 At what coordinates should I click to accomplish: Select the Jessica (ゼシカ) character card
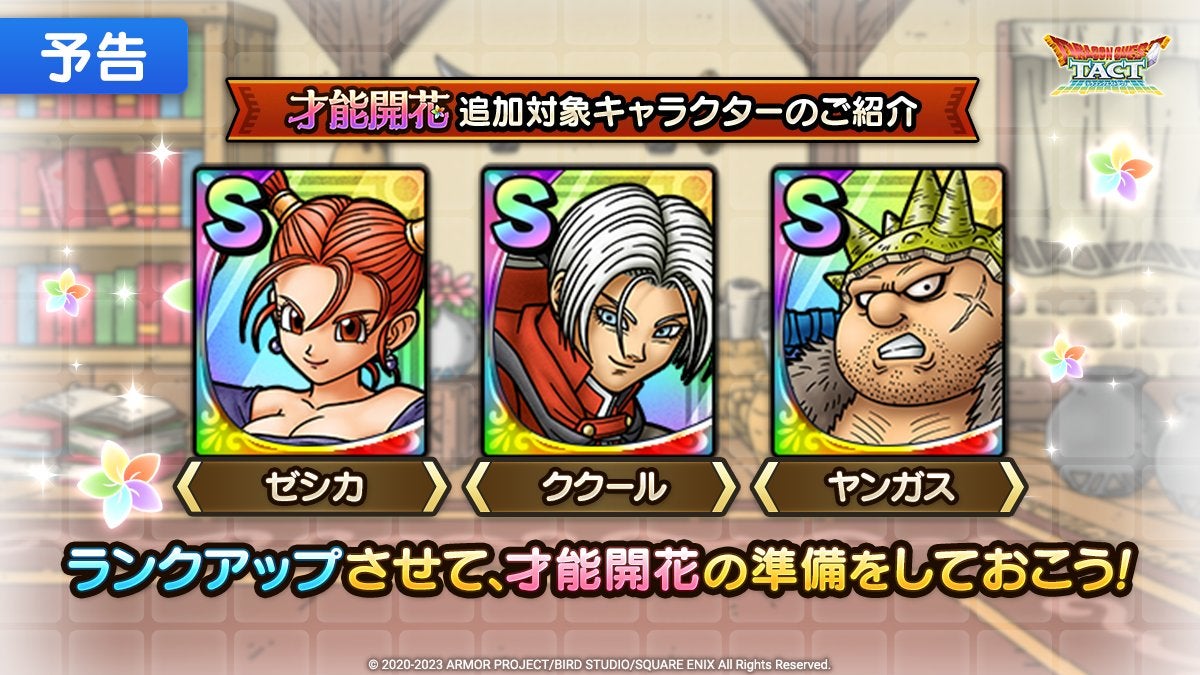pos(311,311)
